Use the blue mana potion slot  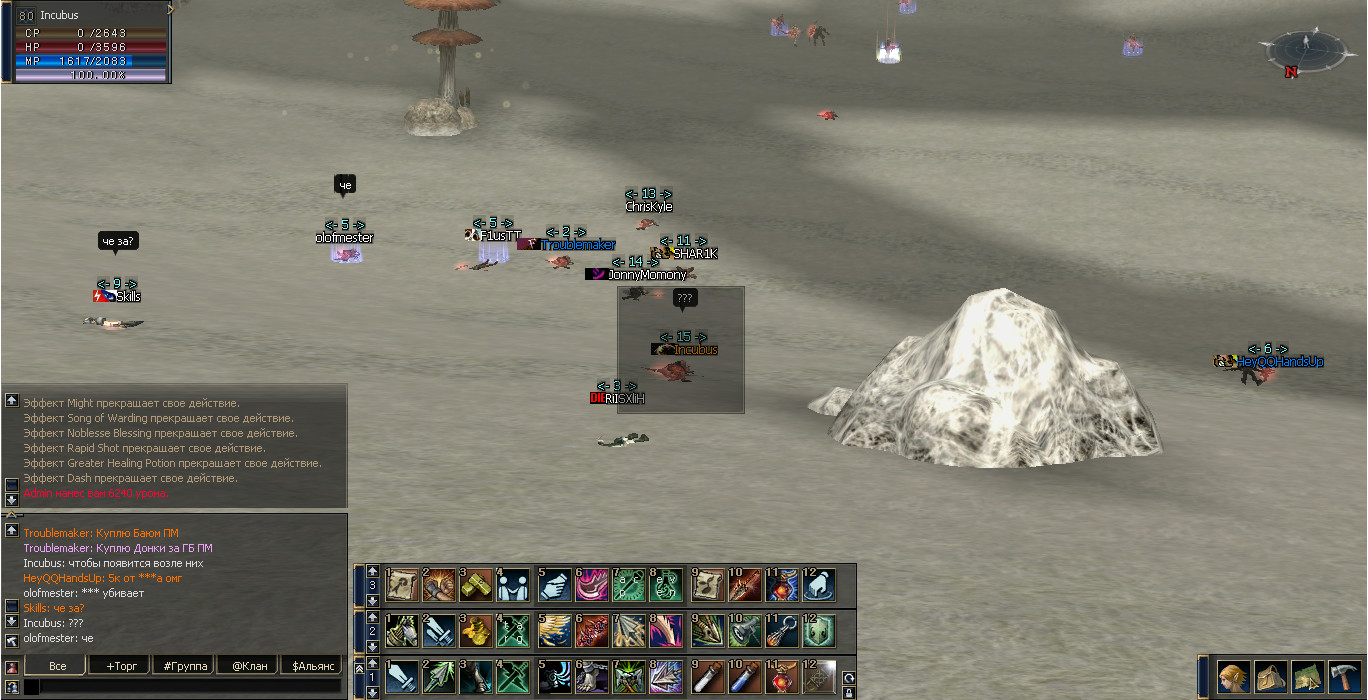coord(745,678)
